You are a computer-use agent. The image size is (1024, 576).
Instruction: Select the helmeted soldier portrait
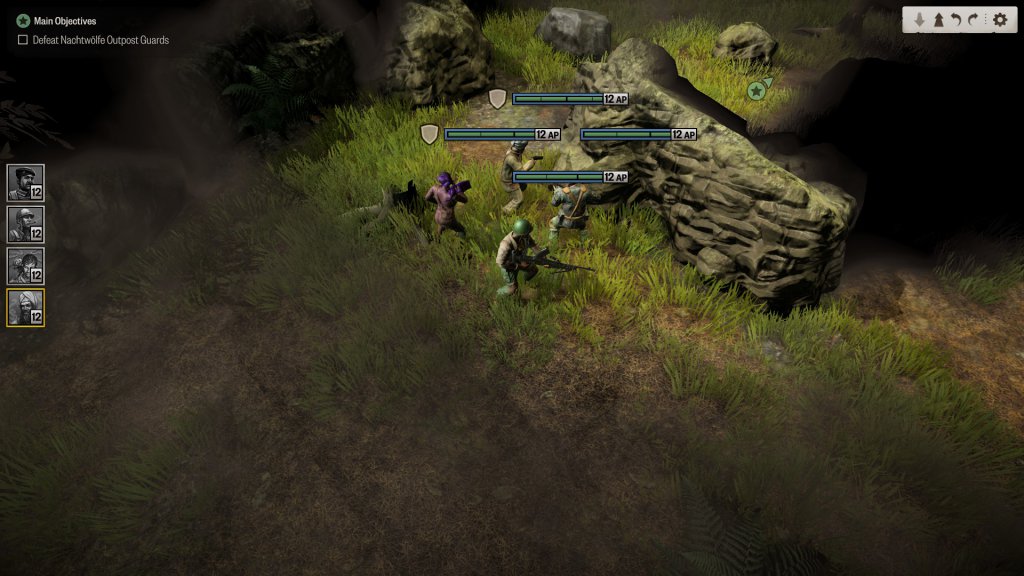coord(25,224)
